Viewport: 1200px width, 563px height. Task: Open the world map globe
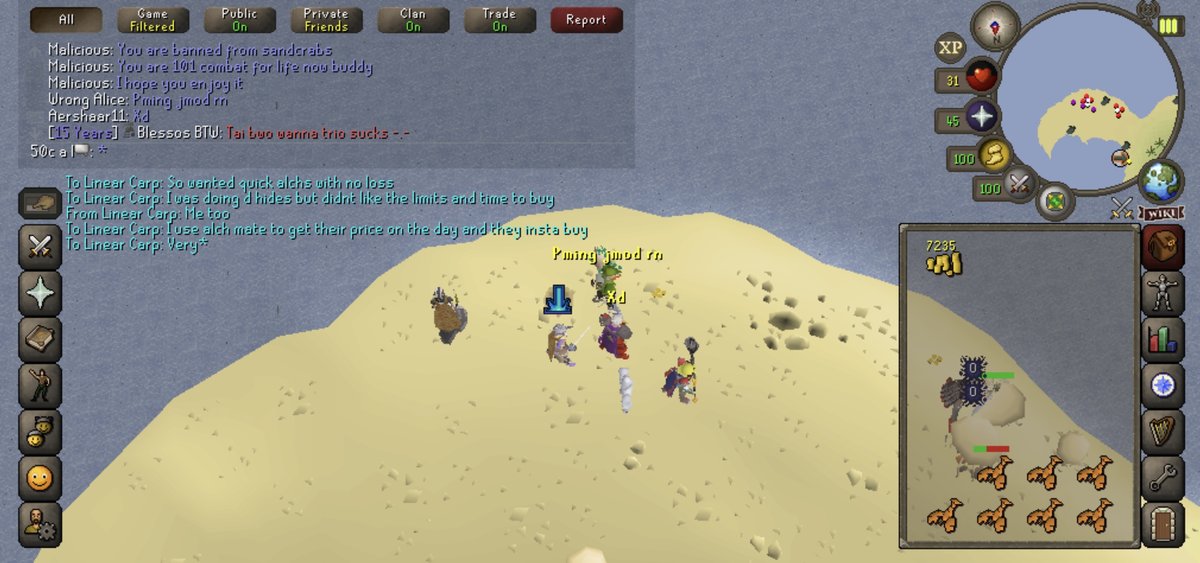[1161, 183]
